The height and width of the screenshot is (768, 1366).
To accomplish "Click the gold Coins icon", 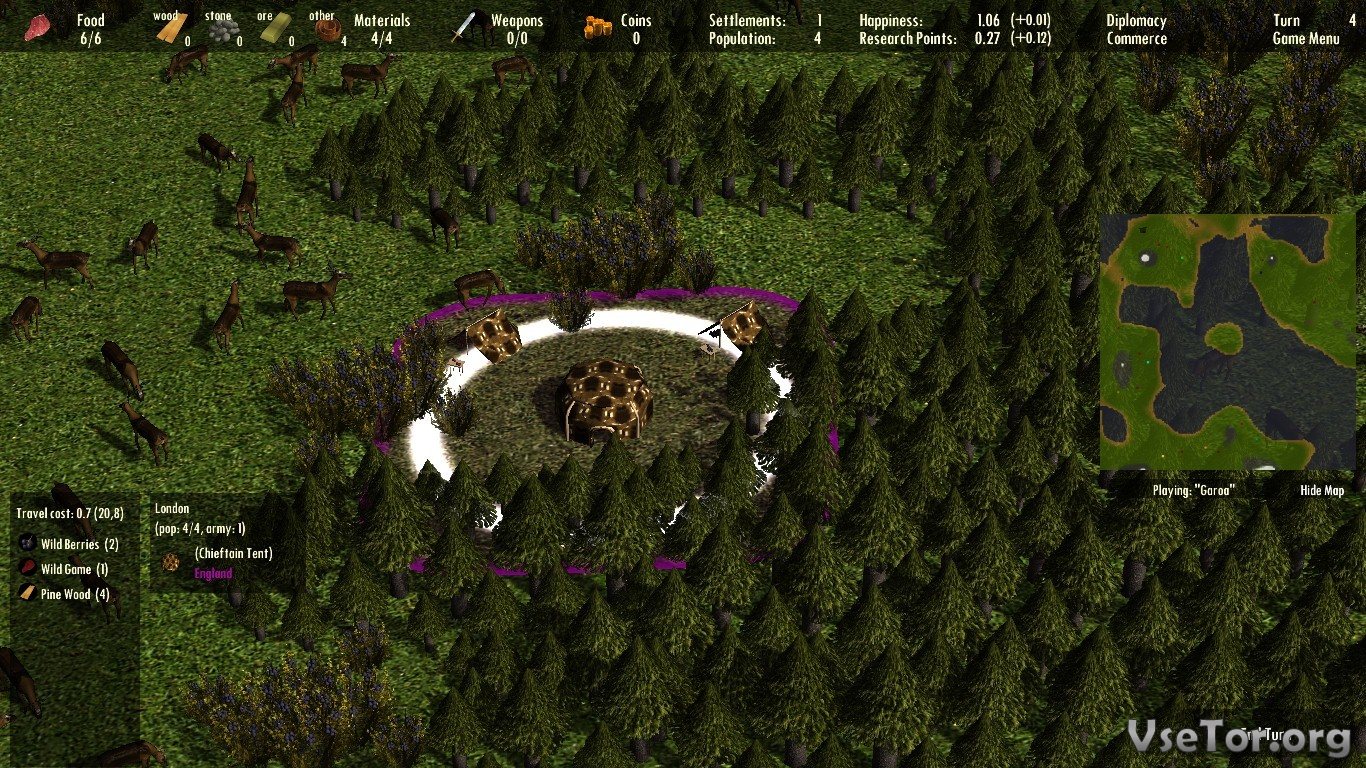I will (597, 28).
